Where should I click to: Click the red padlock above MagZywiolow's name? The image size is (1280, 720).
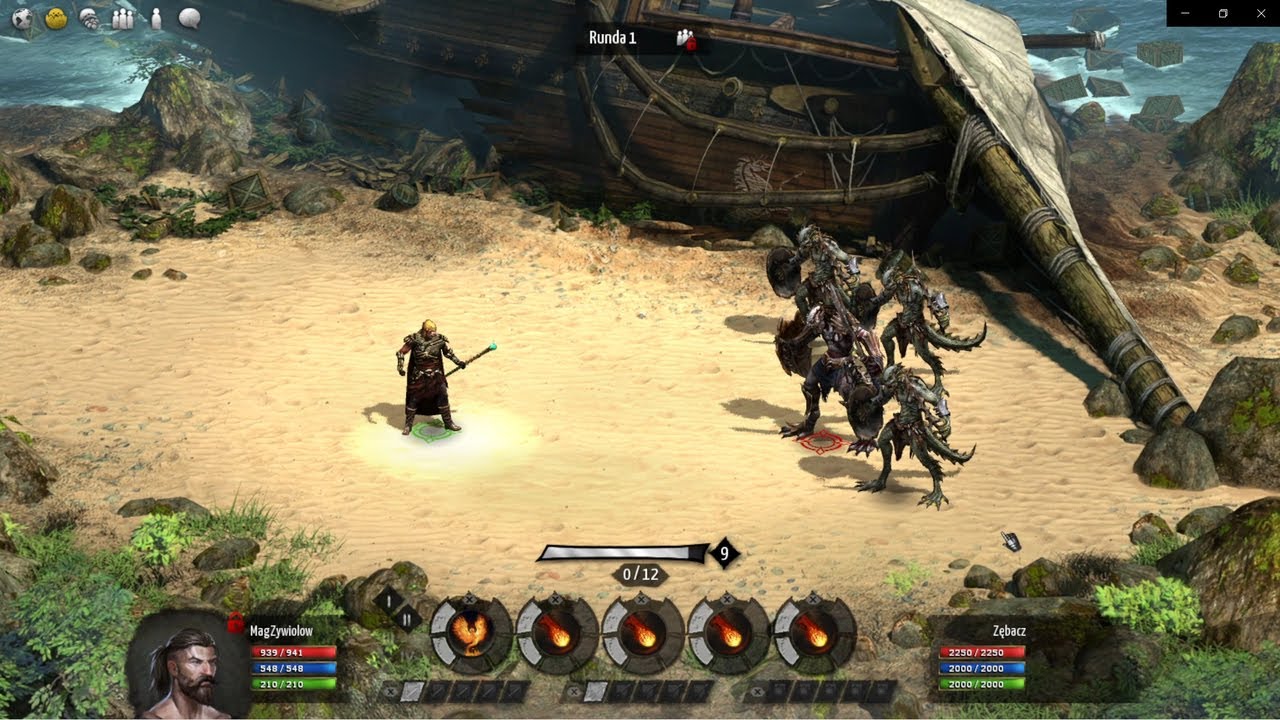pos(236,623)
